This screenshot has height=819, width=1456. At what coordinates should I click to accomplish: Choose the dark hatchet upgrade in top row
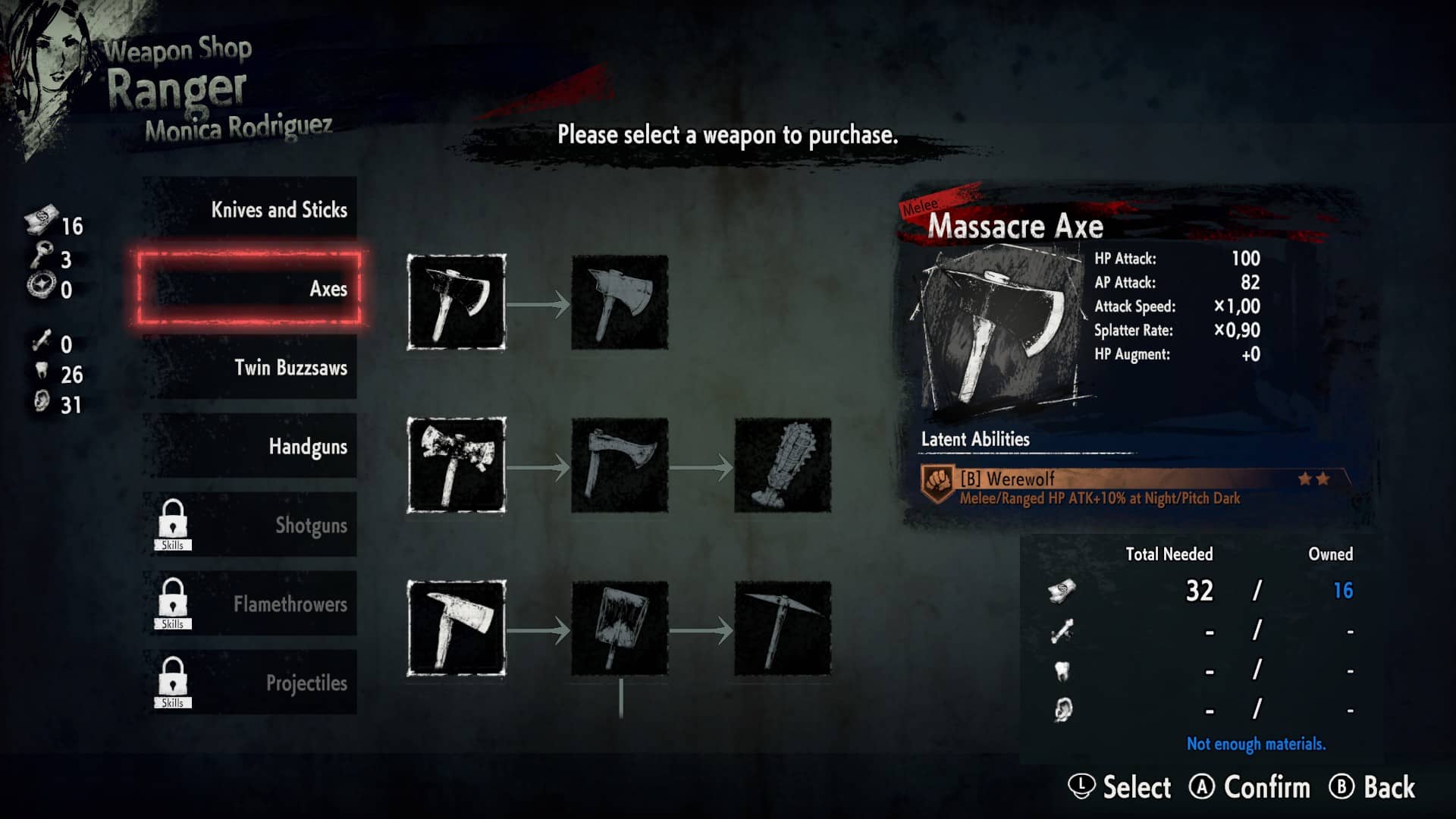coord(620,302)
